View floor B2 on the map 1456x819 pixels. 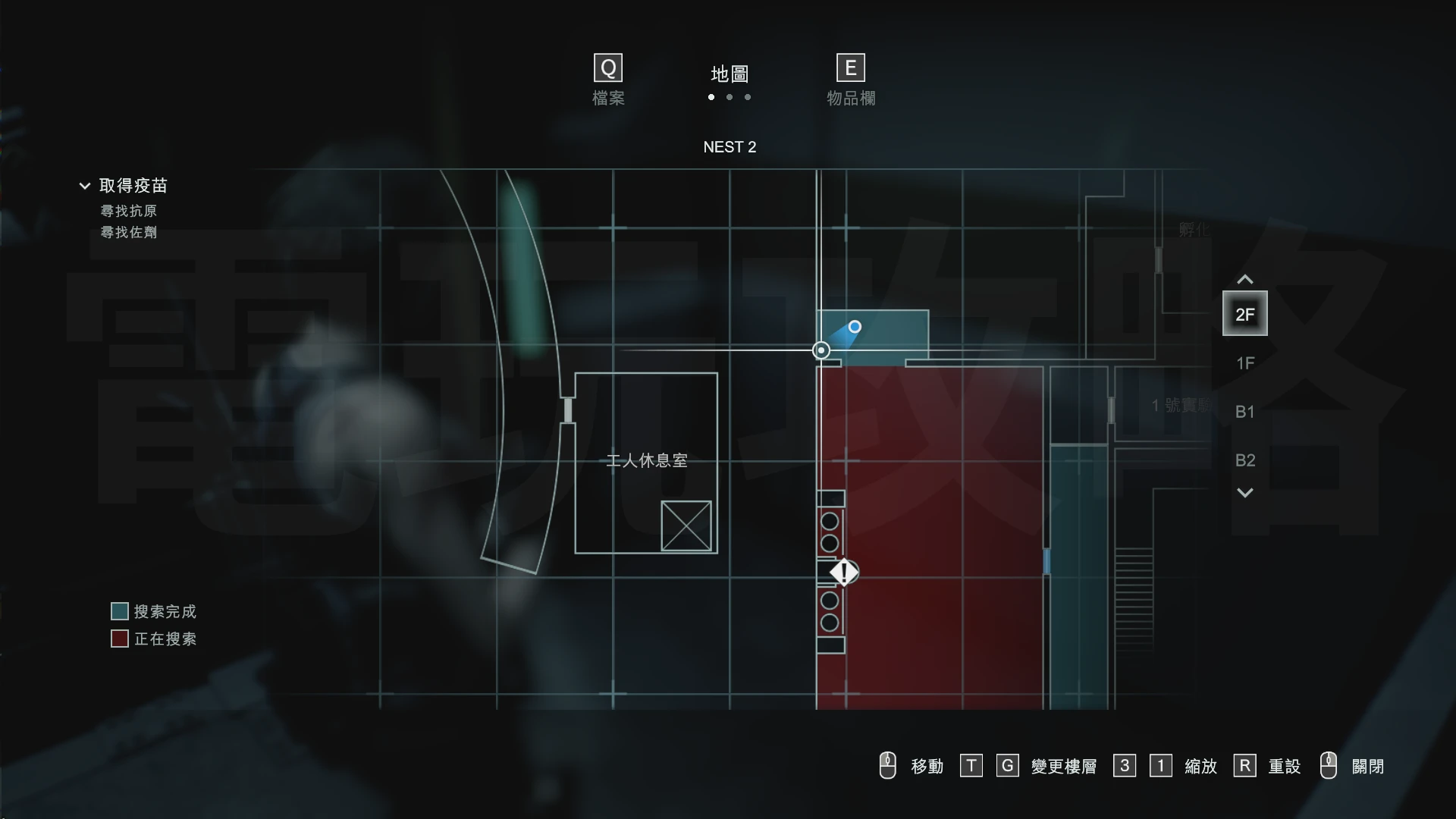pyautogui.click(x=1244, y=460)
